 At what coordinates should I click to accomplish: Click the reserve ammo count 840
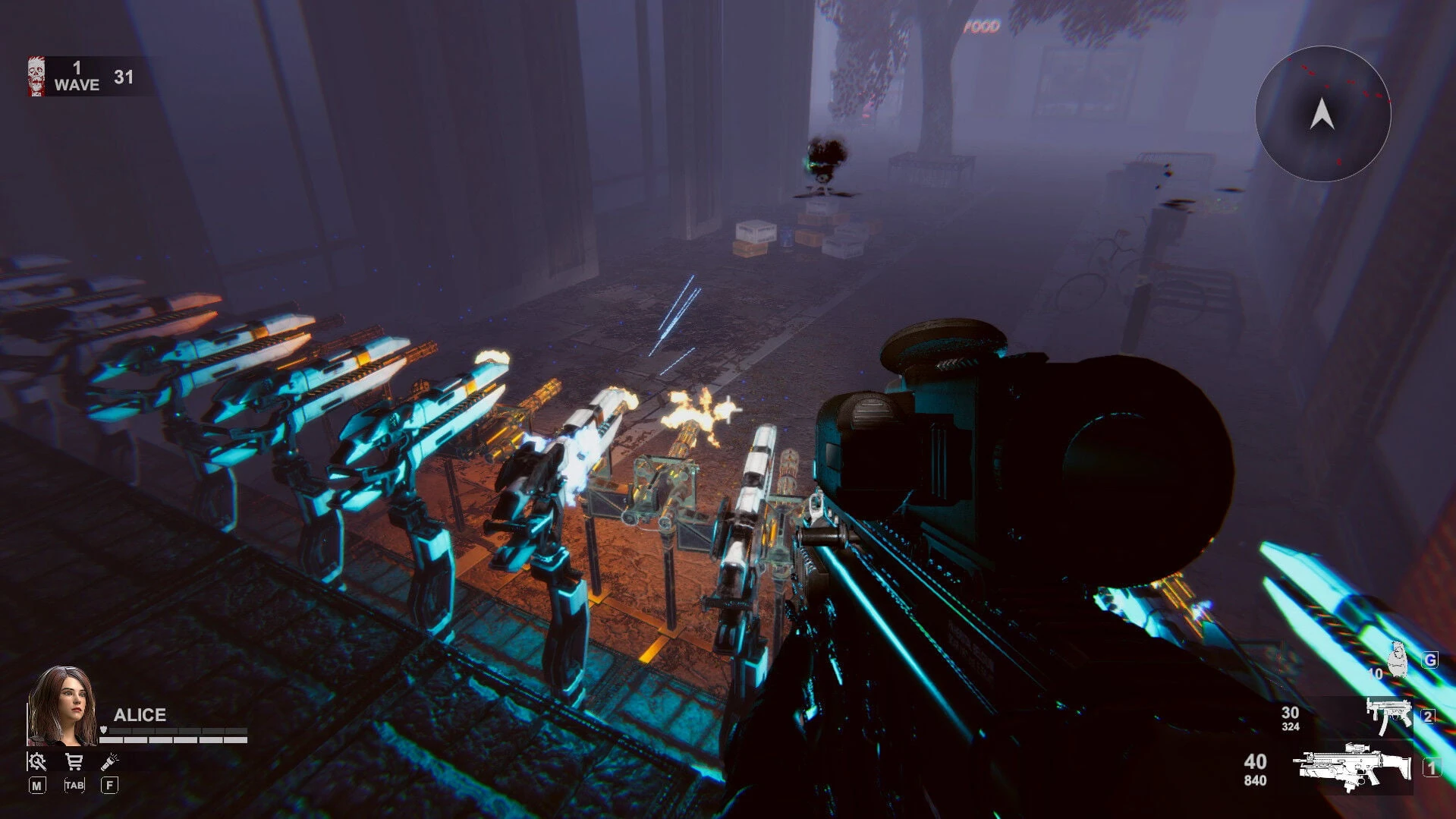pos(1256,782)
